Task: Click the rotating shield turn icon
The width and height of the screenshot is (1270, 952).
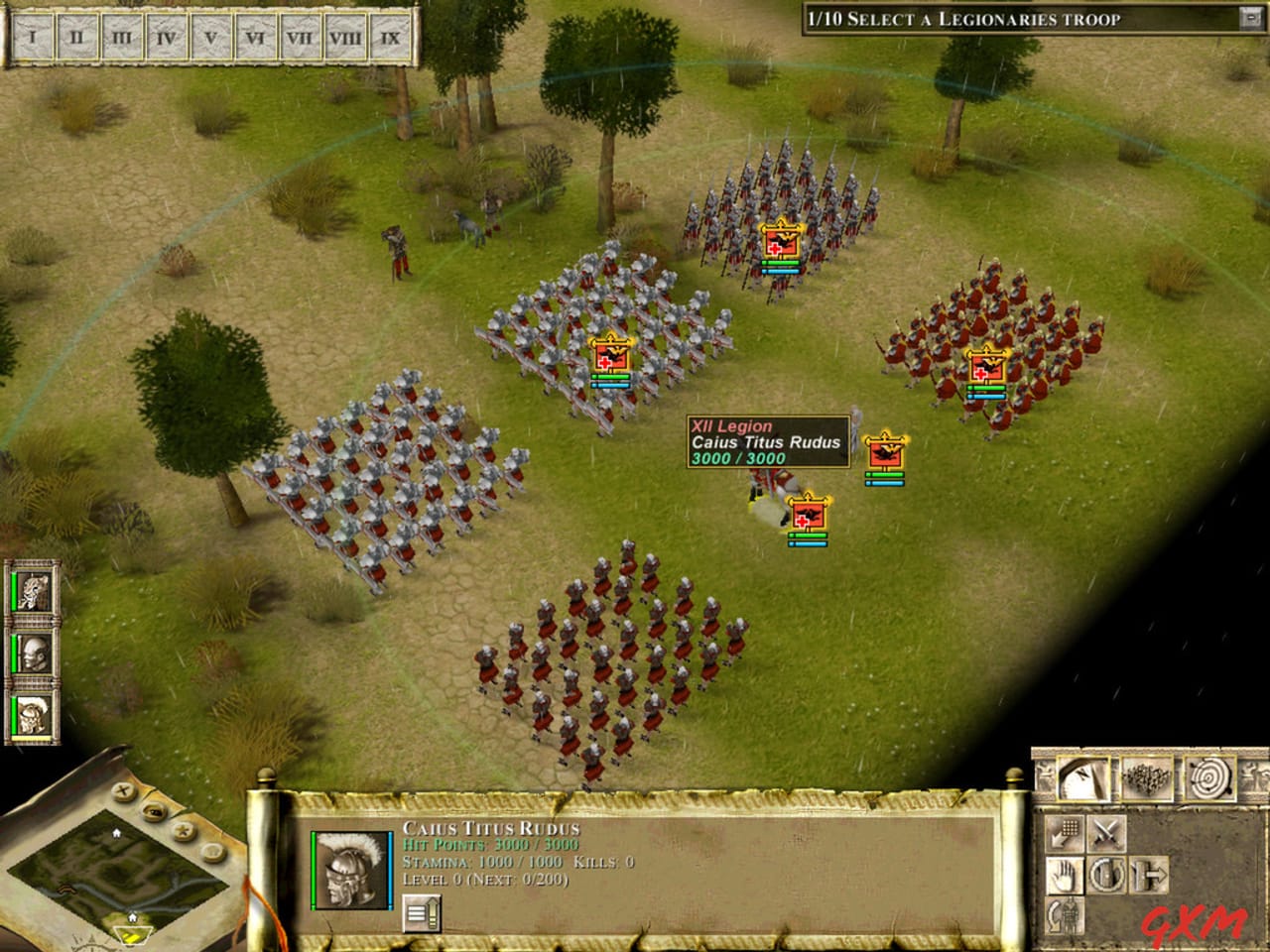Action: tap(1106, 875)
